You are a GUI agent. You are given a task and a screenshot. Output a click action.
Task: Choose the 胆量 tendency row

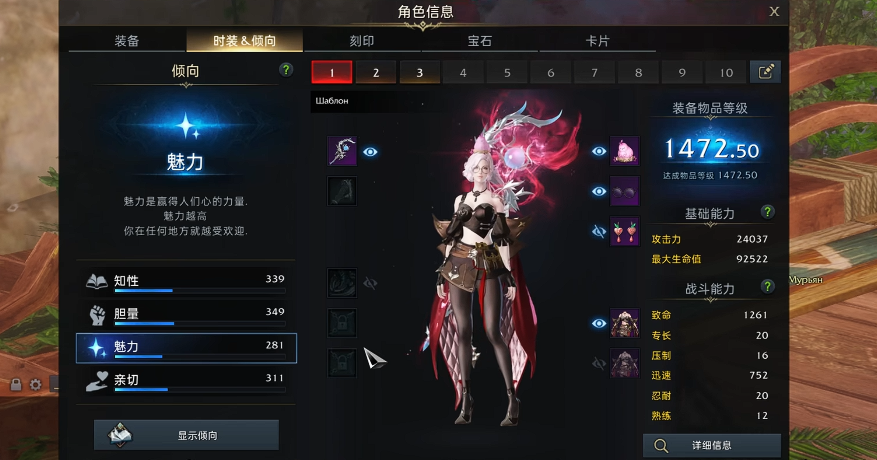186,314
